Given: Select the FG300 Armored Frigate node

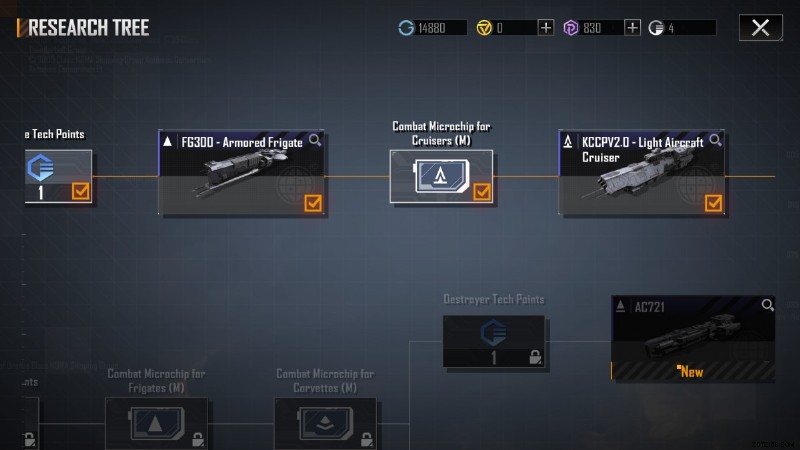Looking at the screenshot, I should [x=242, y=174].
